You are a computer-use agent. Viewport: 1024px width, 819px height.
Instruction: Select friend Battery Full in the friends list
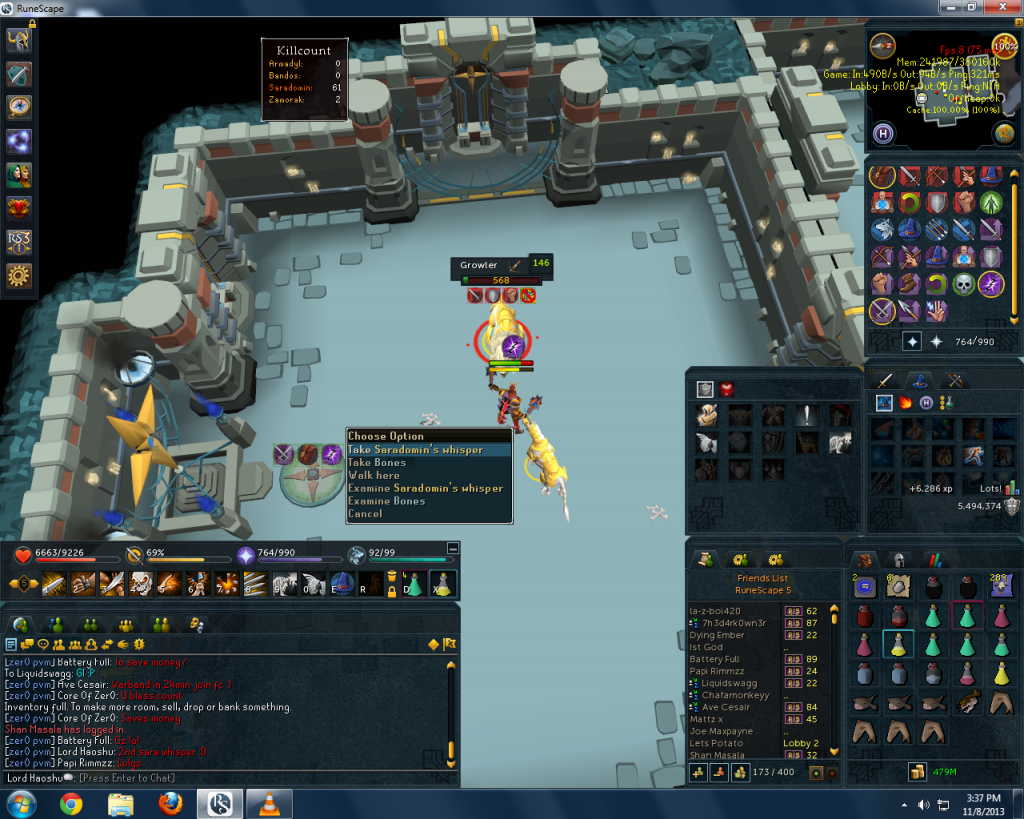point(715,659)
